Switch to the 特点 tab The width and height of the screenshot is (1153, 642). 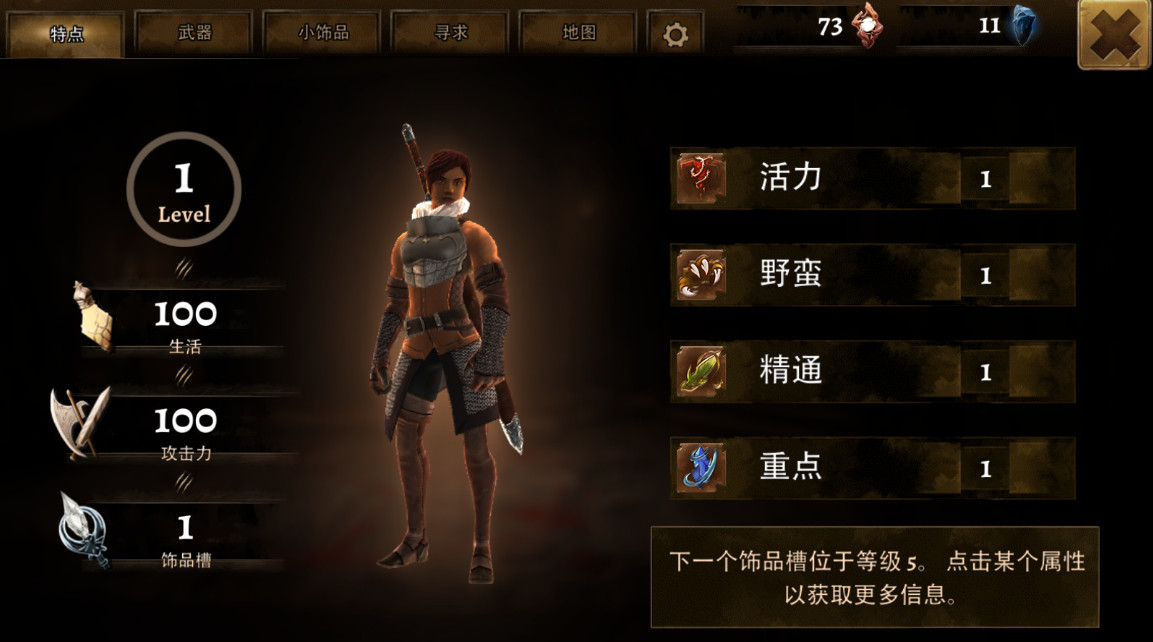point(66,34)
